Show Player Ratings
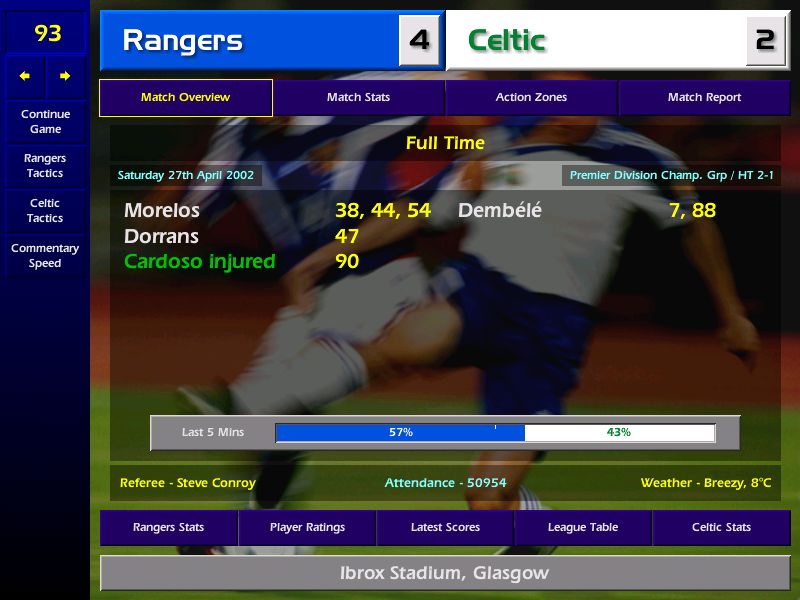This screenshot has width=800, height=600. click(307, 527)
